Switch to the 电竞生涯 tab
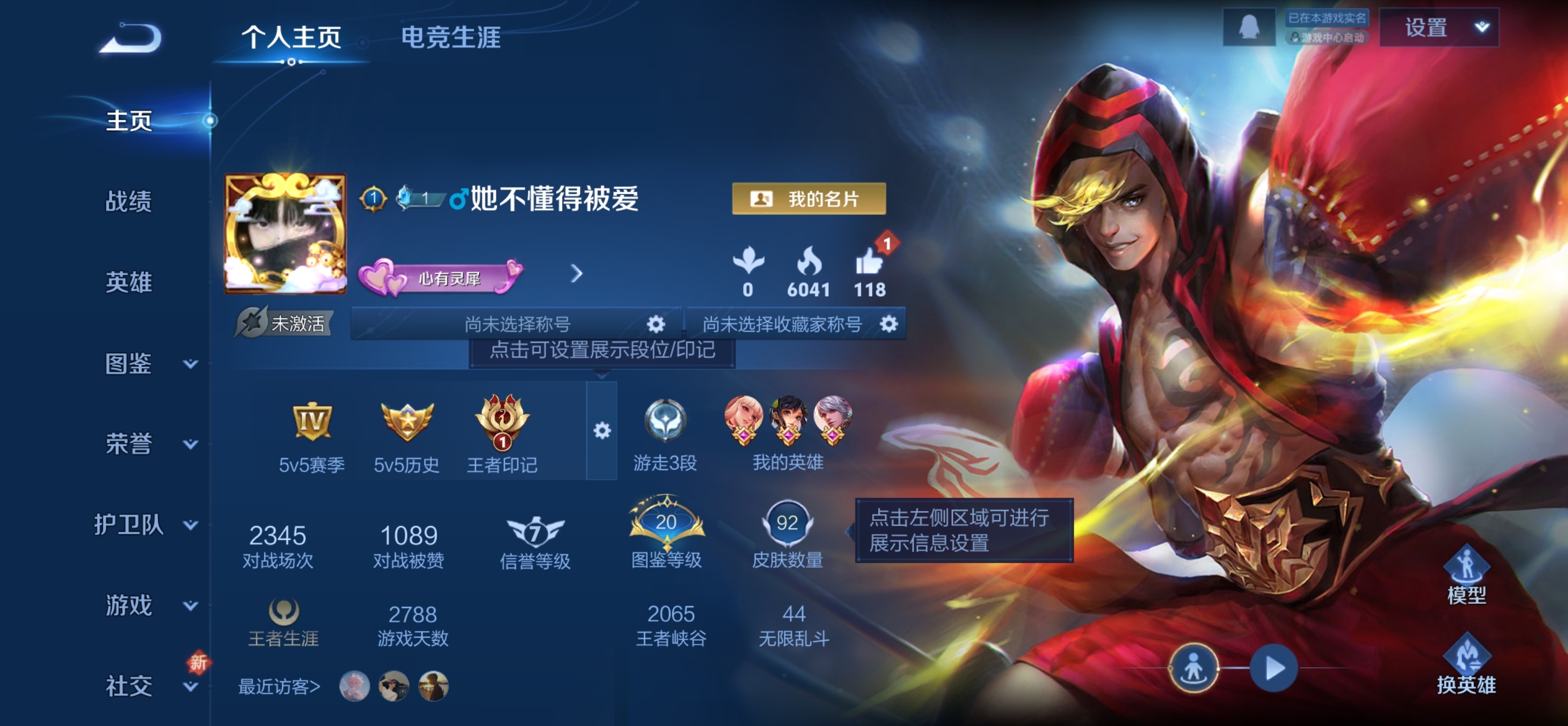Screen dimensions: 1568x726 (450, 37)
